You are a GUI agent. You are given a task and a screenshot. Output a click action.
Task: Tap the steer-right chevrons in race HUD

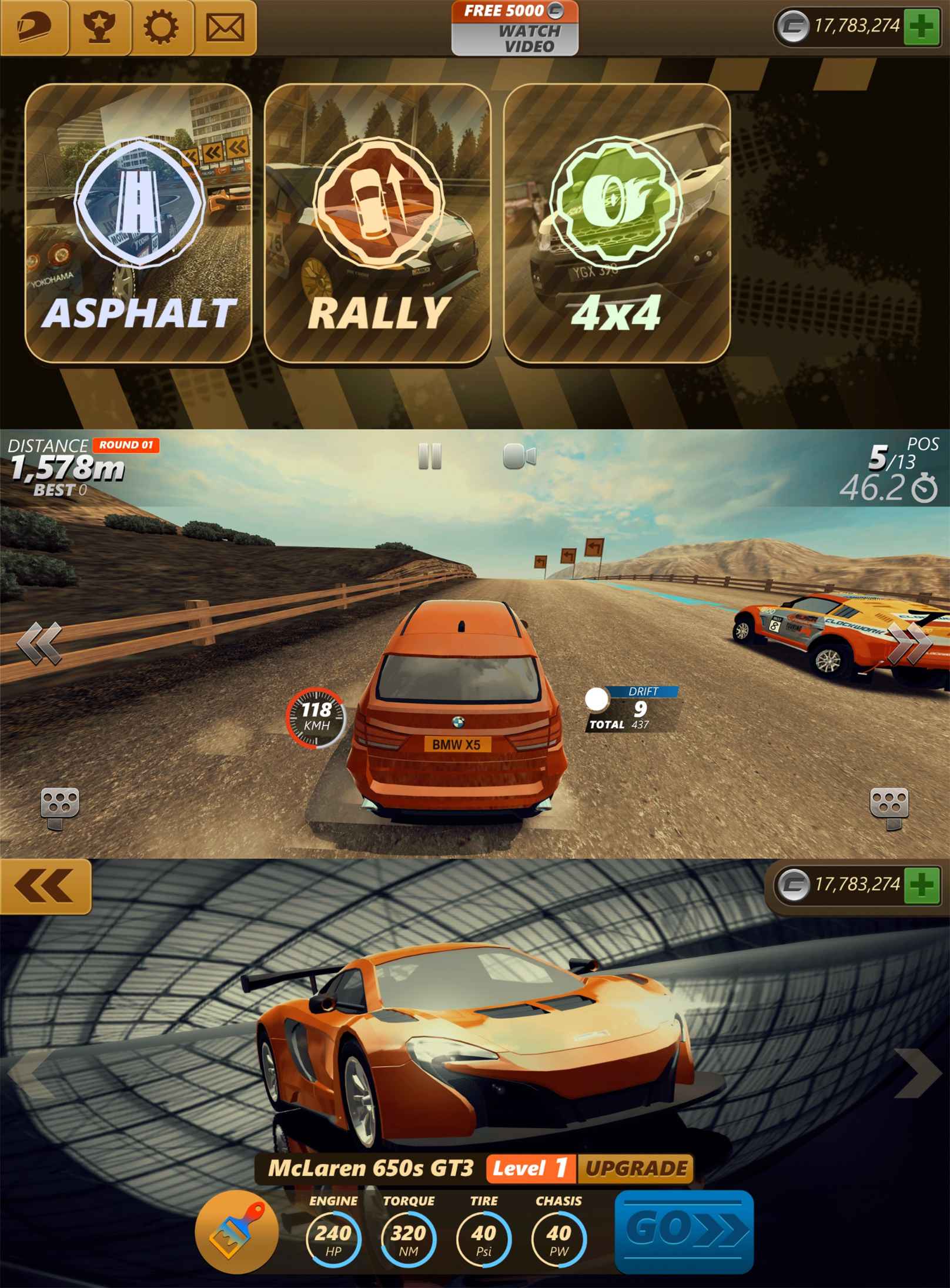pyautogui.click(x=910, y=642)
